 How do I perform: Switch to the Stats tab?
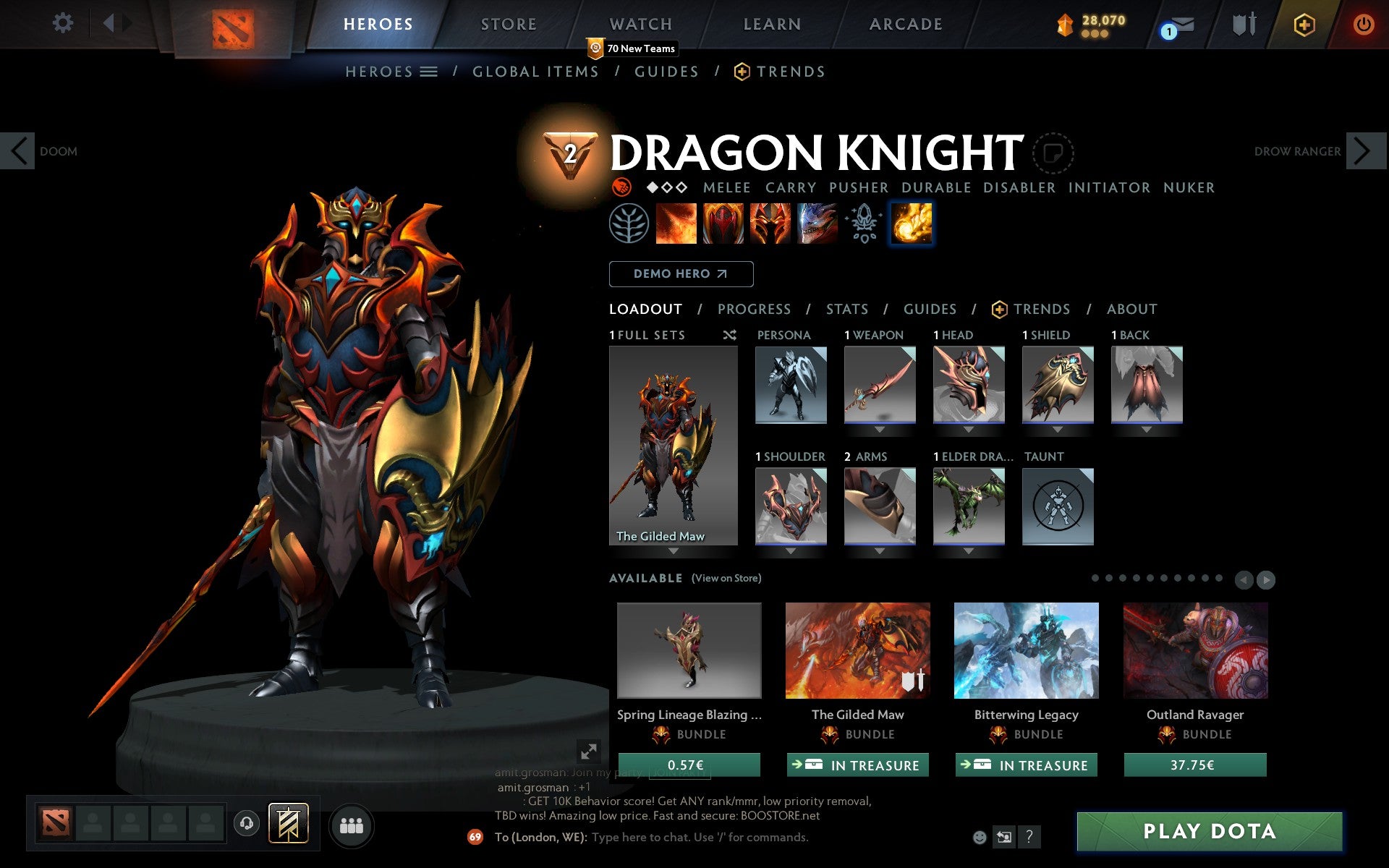(x=846, y=309)
